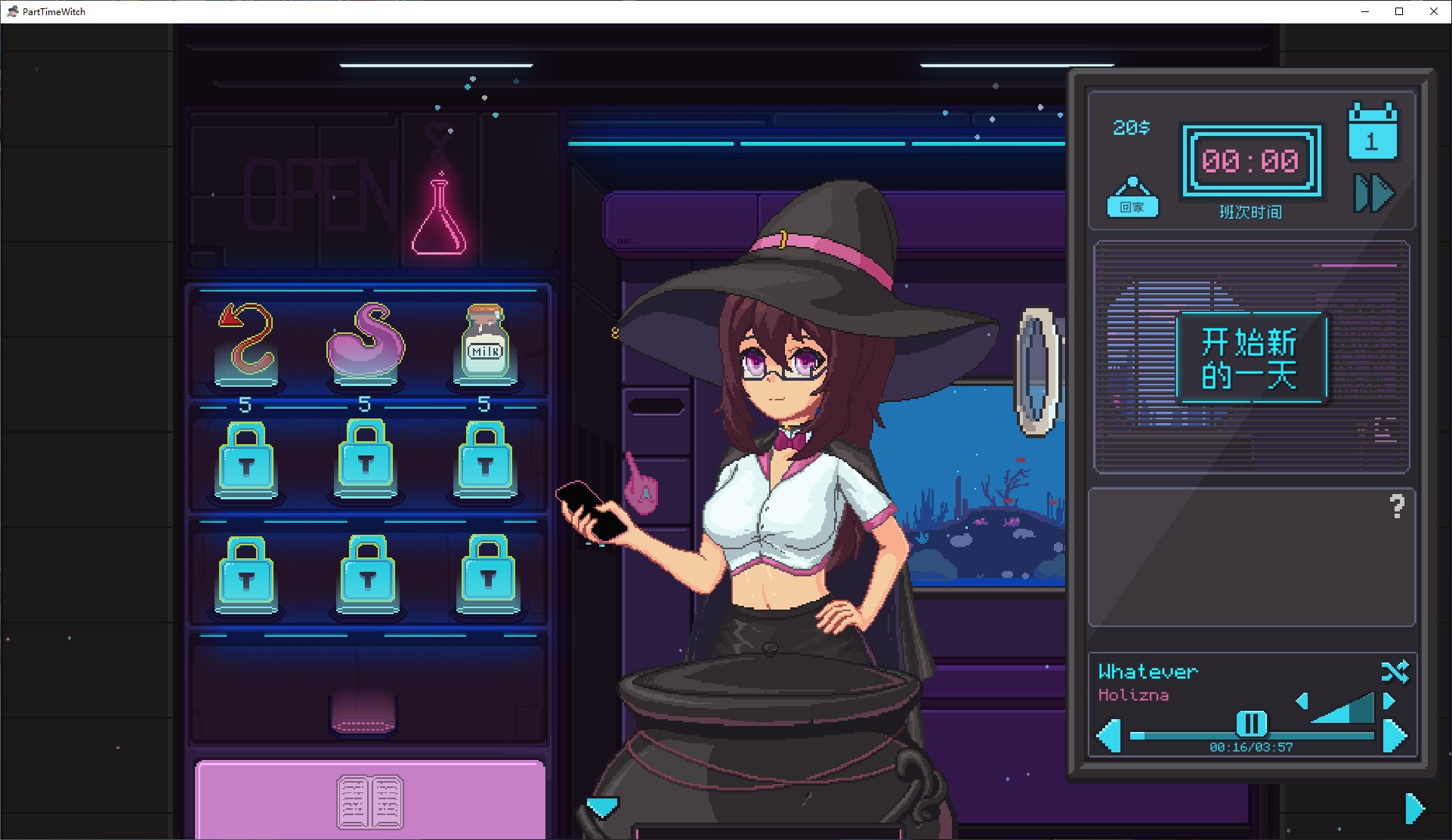
Task: Expand the cauldron menu via the down arrow
Action: [x=601, y=808]
